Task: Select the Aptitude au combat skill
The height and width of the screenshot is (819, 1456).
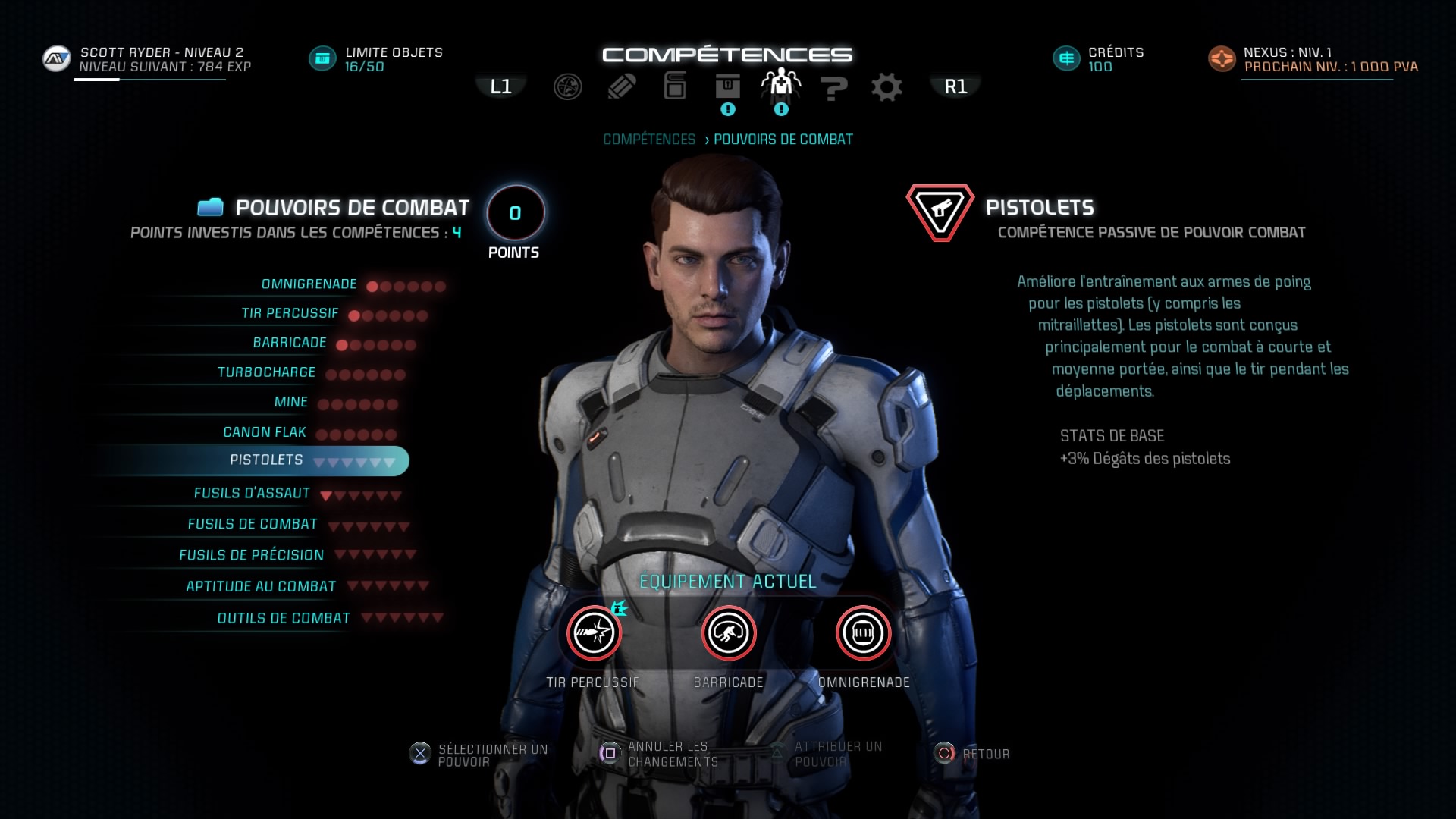Action: click(261, 587)
